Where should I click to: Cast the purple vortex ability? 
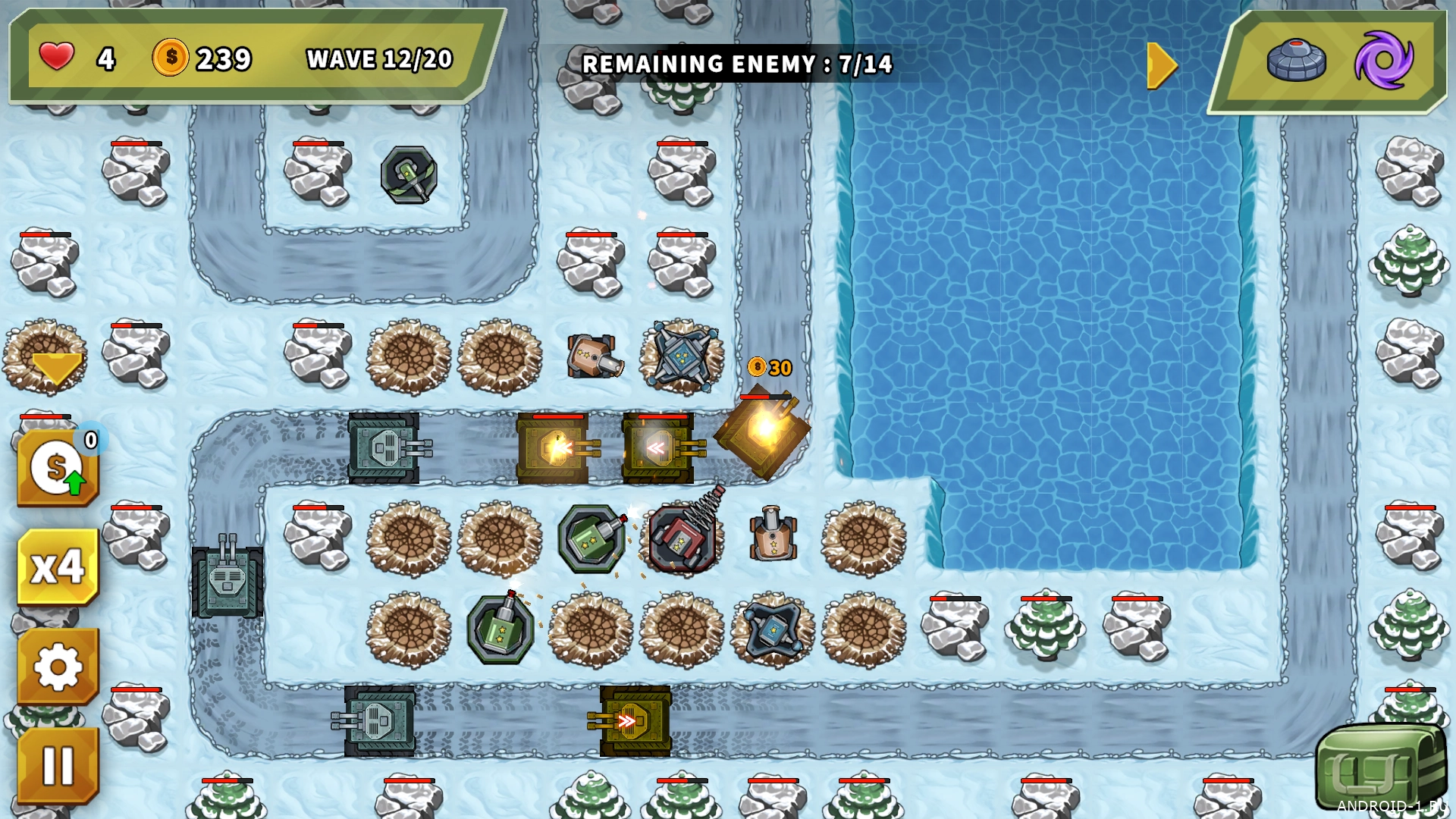coord(1384,60)
